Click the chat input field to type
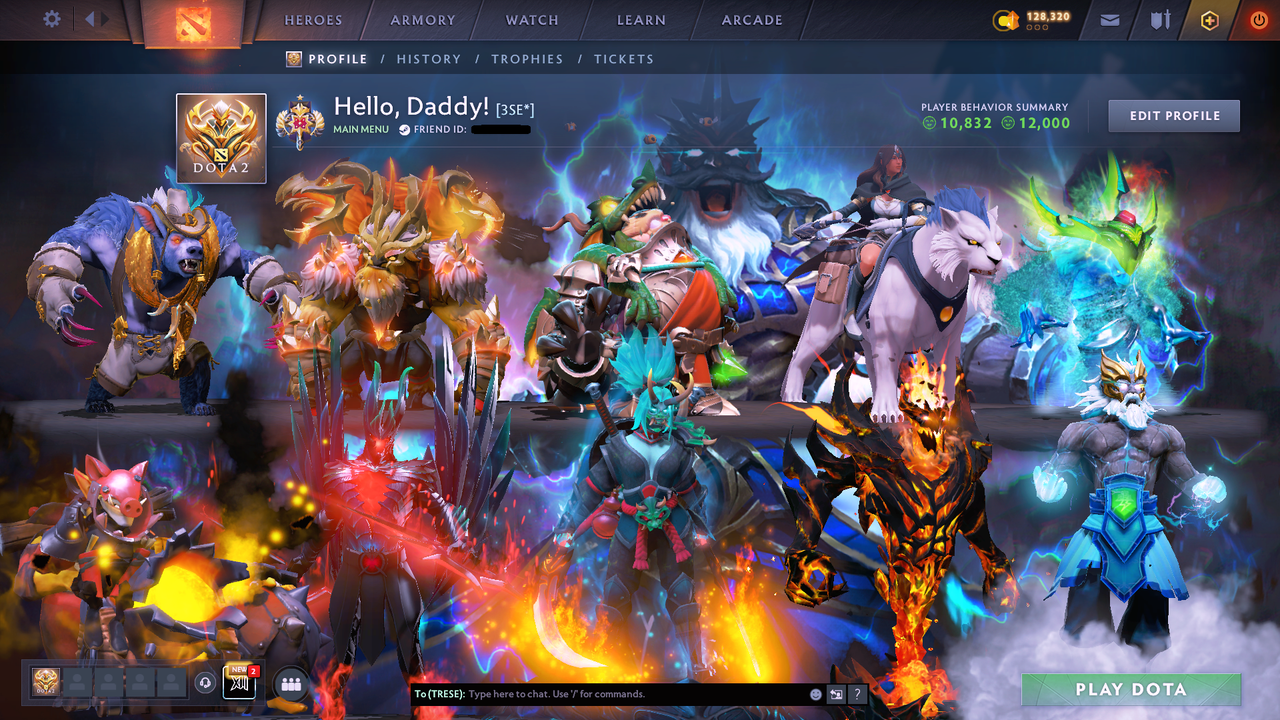Image resolution: width=1280 pixels, height=720 pixels. coord(600,693)
